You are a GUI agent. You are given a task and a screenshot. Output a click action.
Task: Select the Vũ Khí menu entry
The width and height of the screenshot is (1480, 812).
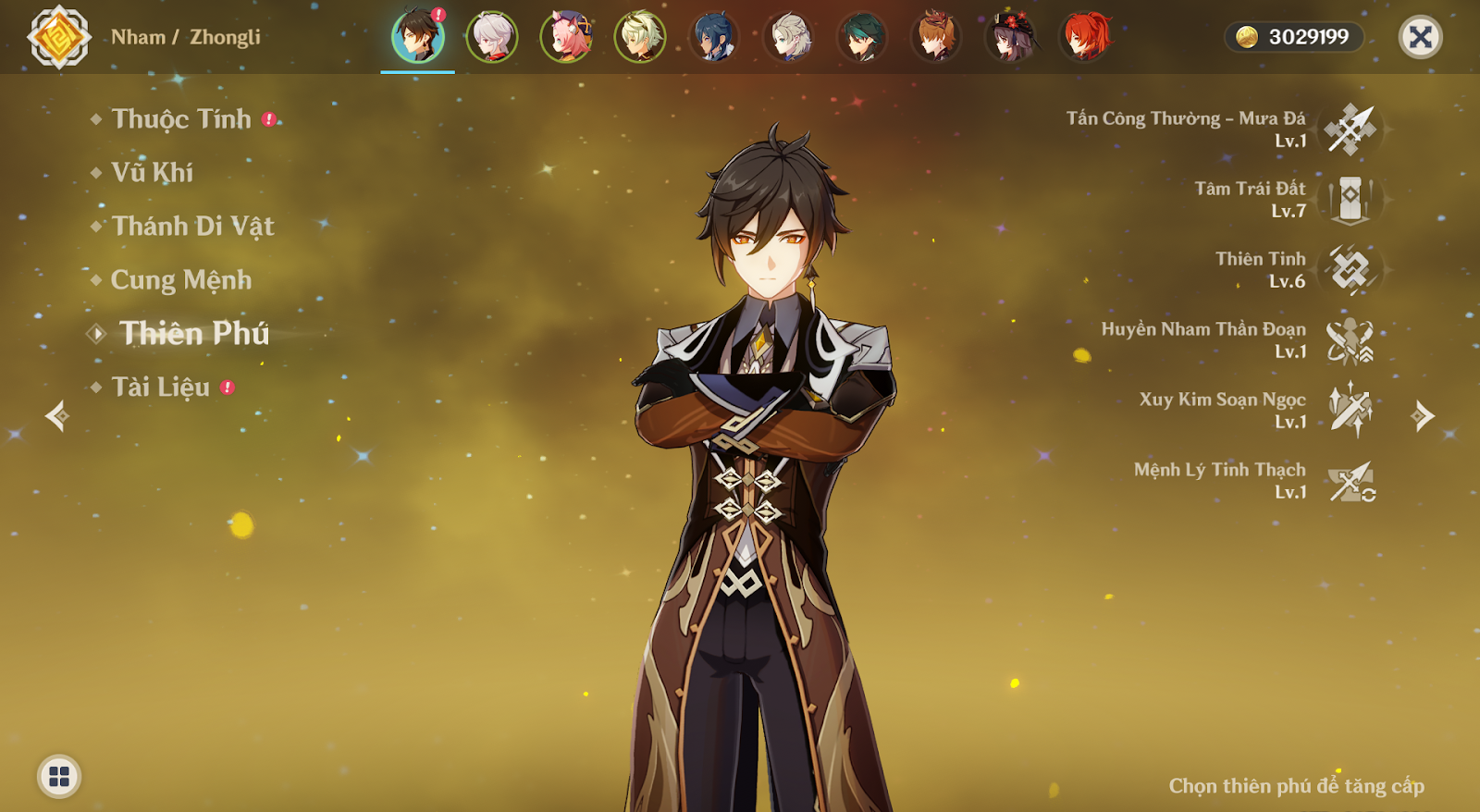pos(153,173)
